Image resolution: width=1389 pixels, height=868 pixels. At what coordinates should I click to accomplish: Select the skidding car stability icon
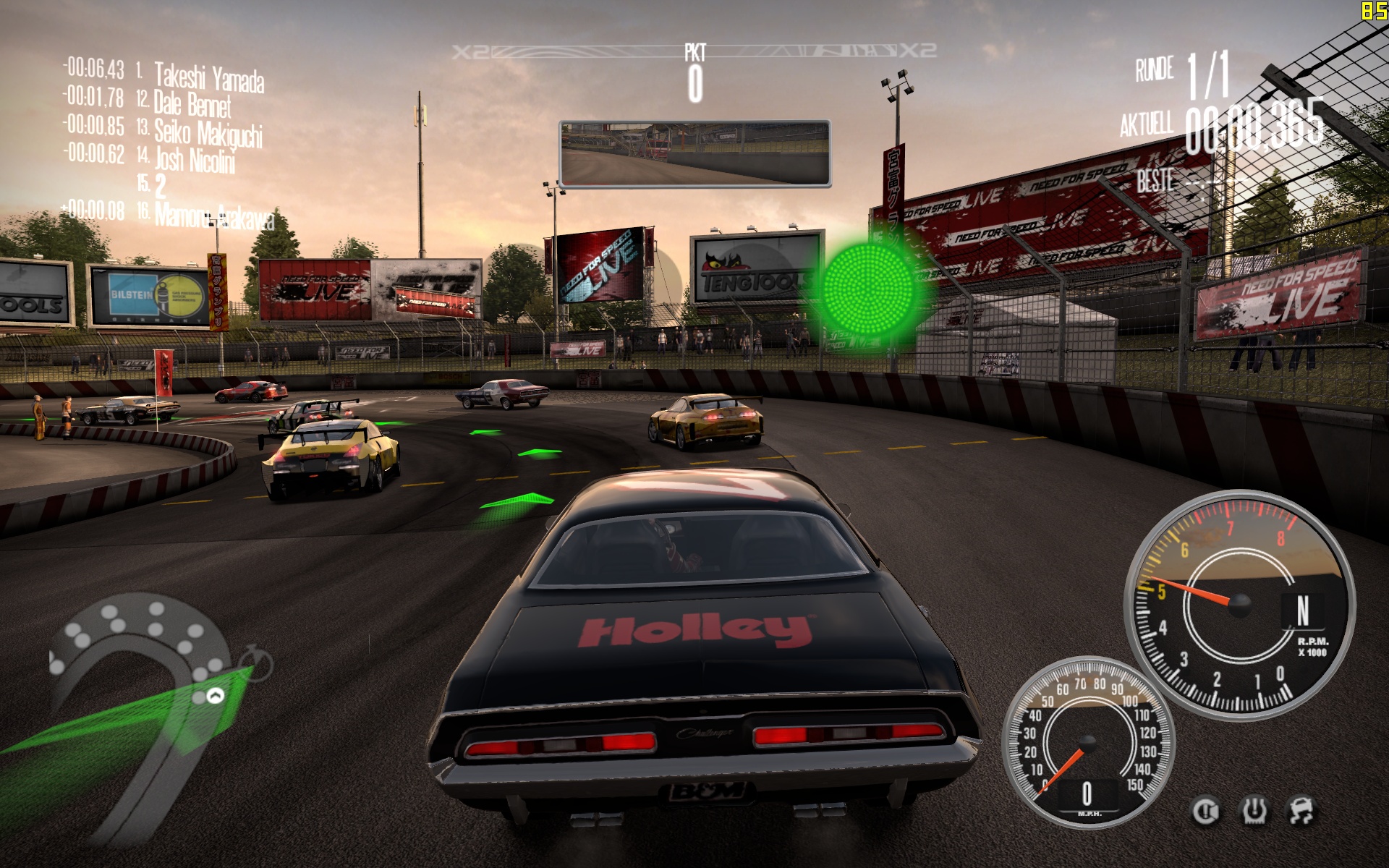1302,811
